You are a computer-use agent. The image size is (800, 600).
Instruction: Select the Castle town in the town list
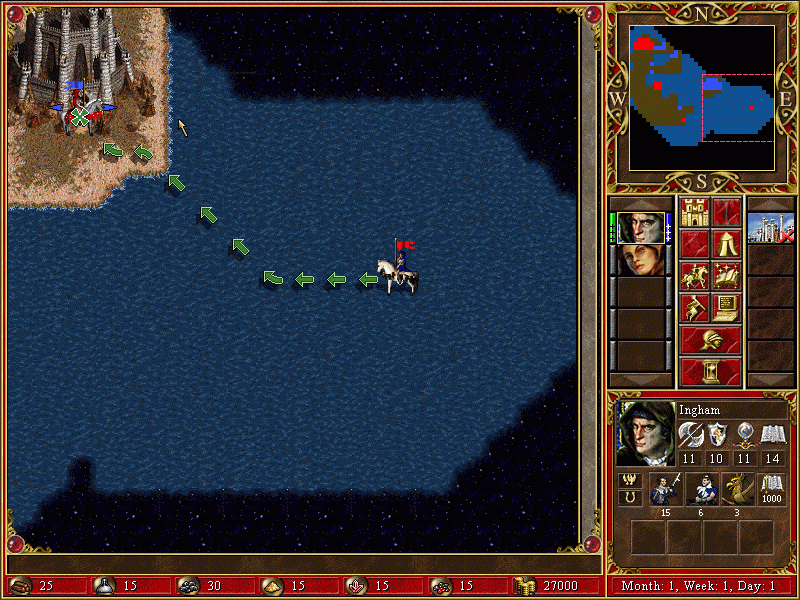770,228
